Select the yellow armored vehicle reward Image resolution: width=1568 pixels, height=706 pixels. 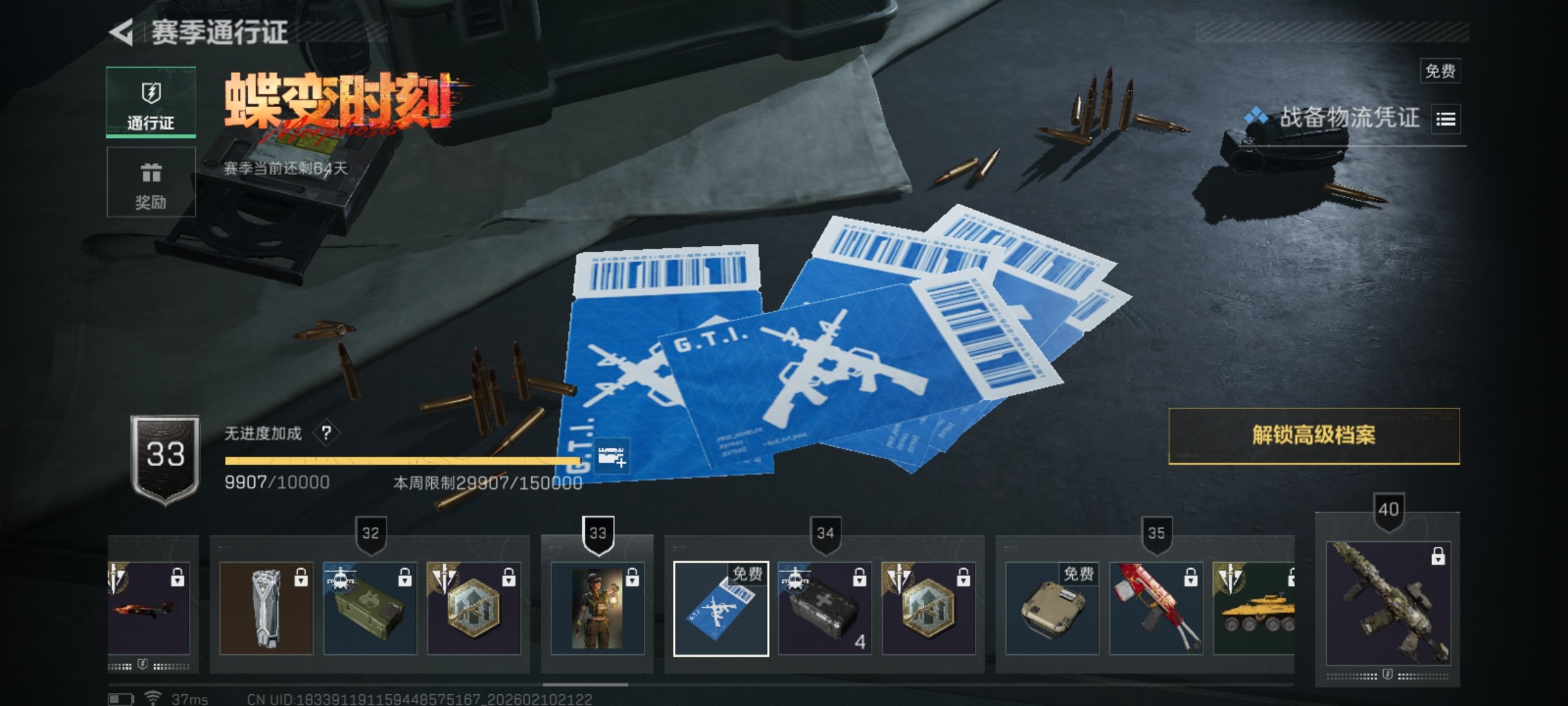pyautogui.click(x=1254, y=609)
